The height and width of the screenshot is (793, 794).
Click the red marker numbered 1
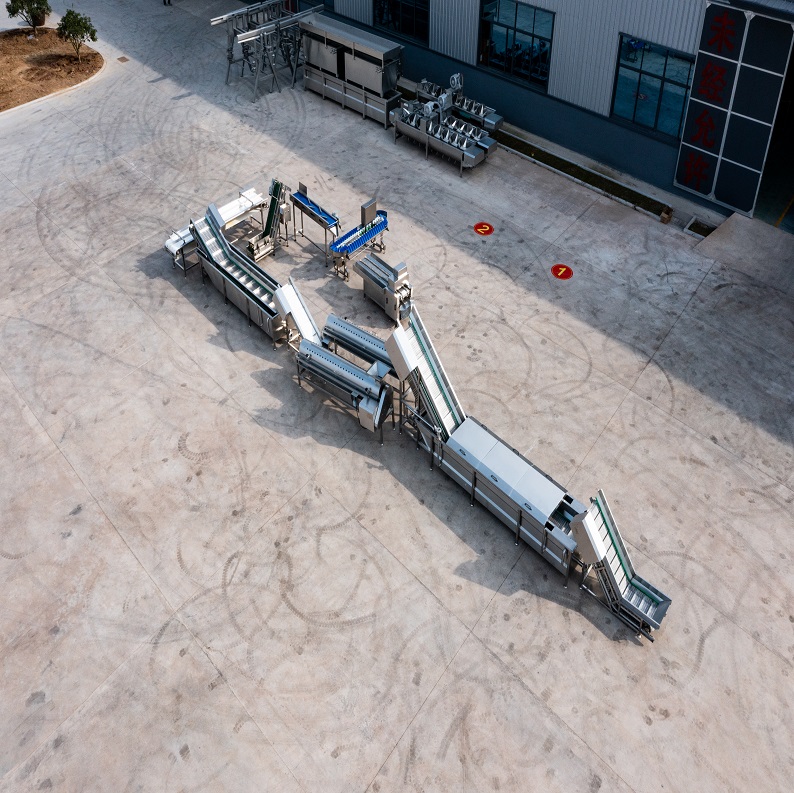(x=561, y=271)
